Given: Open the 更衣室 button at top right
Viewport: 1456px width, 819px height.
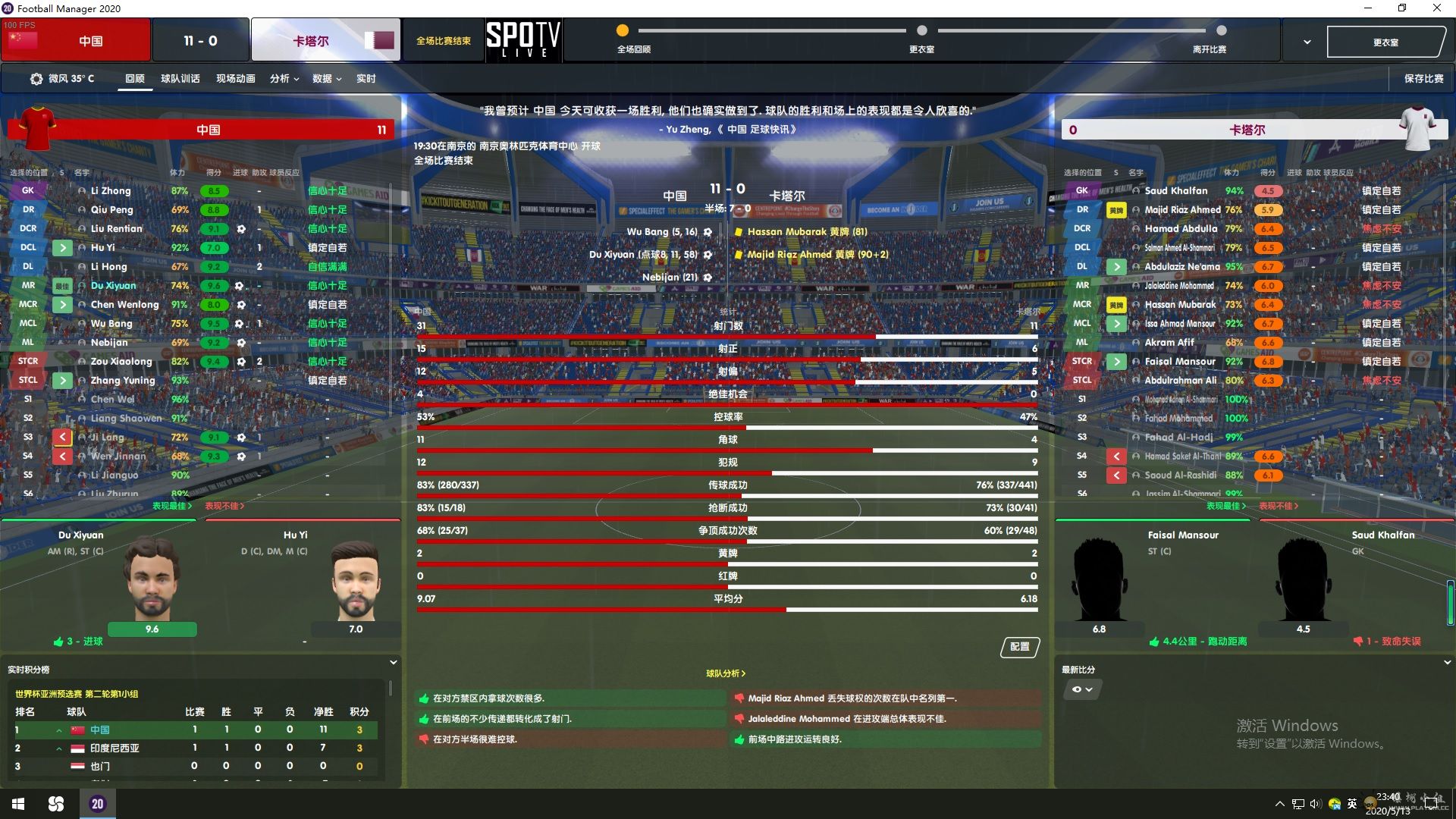Looking at the screenshot, I should pos(1385,42).
